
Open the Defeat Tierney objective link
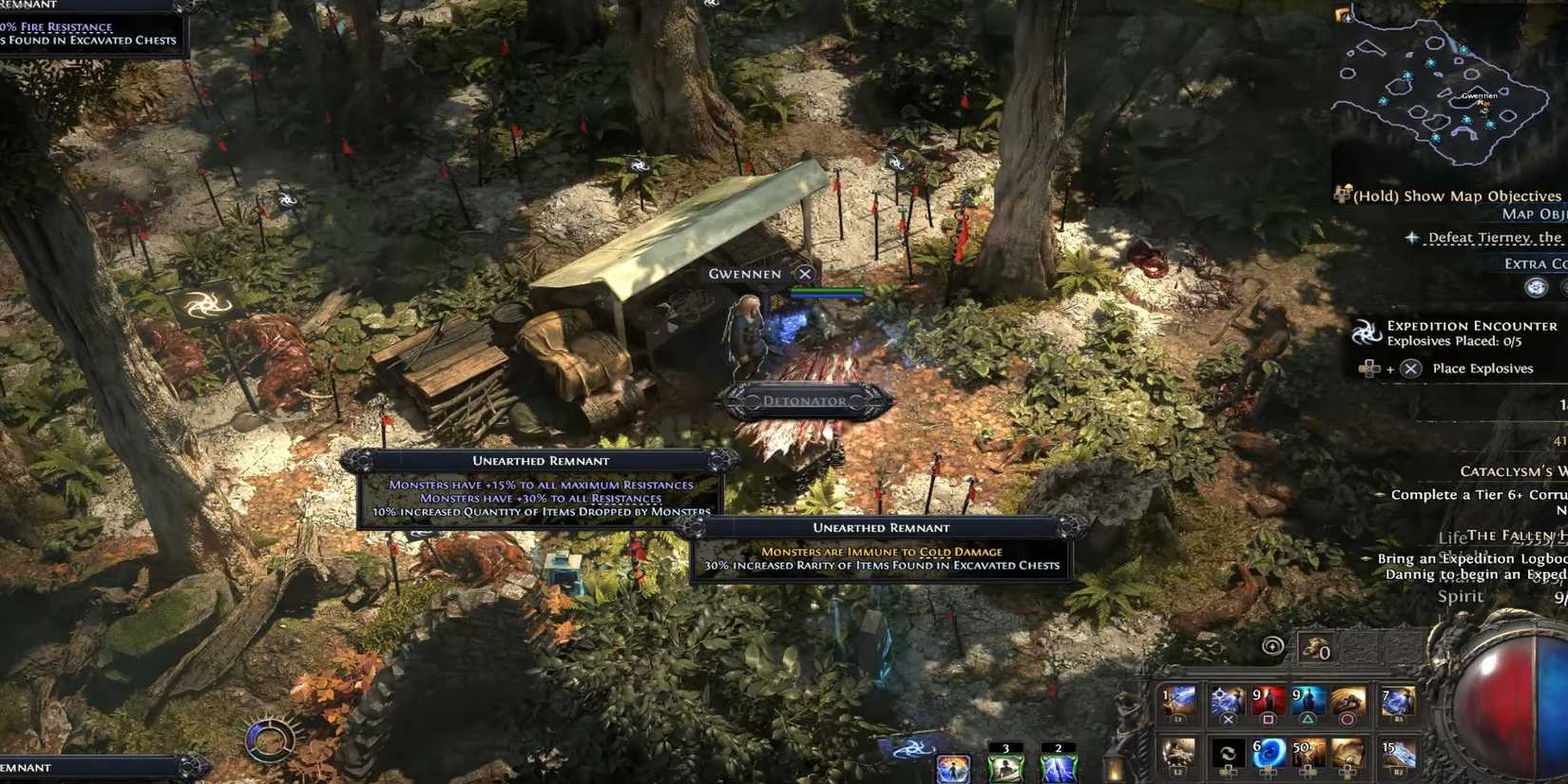[x=1487, y=237]
